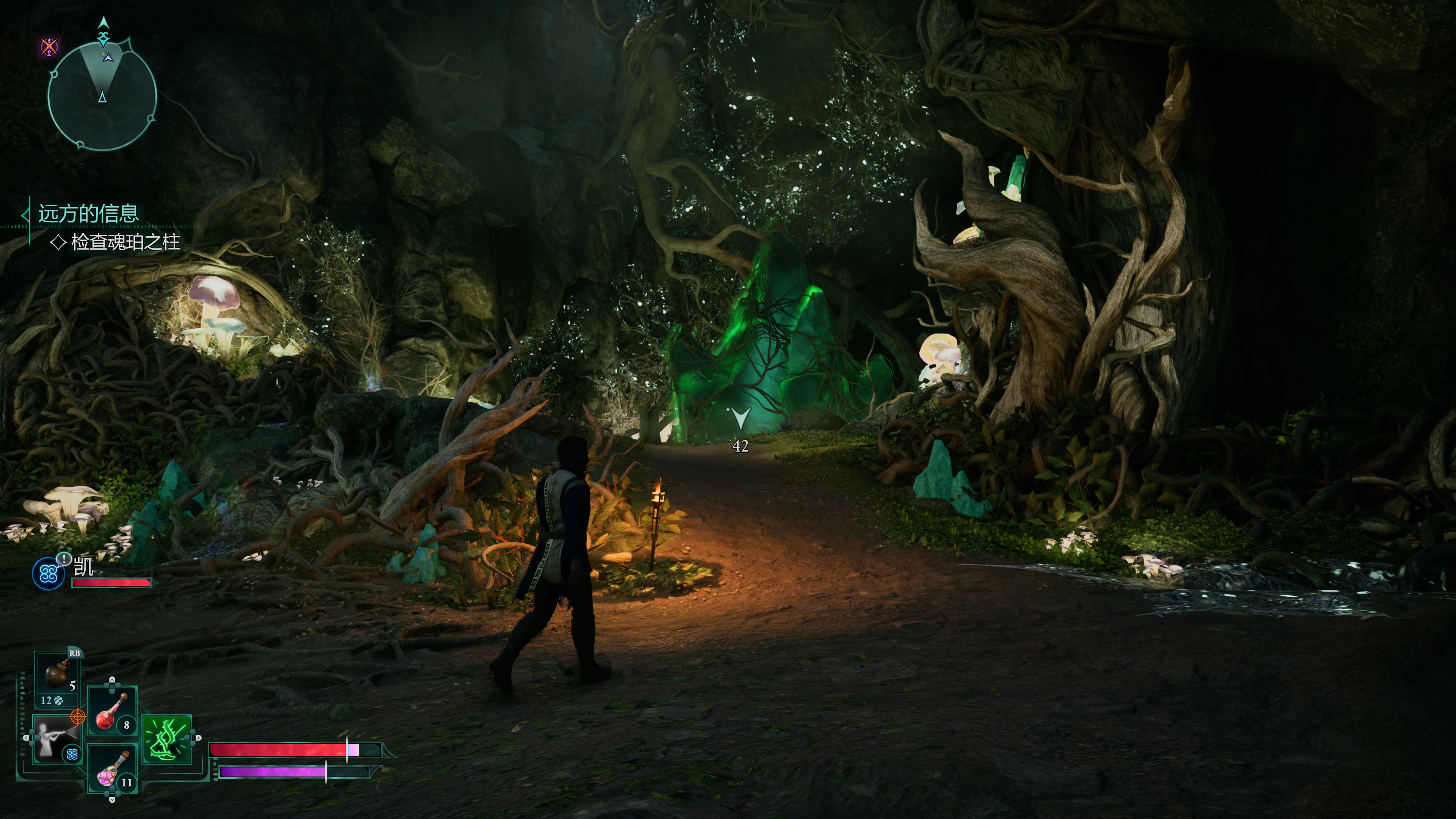Click the crossed-out purple status icon
Screen dimensions: 1456x819
[x=49, y=46]
